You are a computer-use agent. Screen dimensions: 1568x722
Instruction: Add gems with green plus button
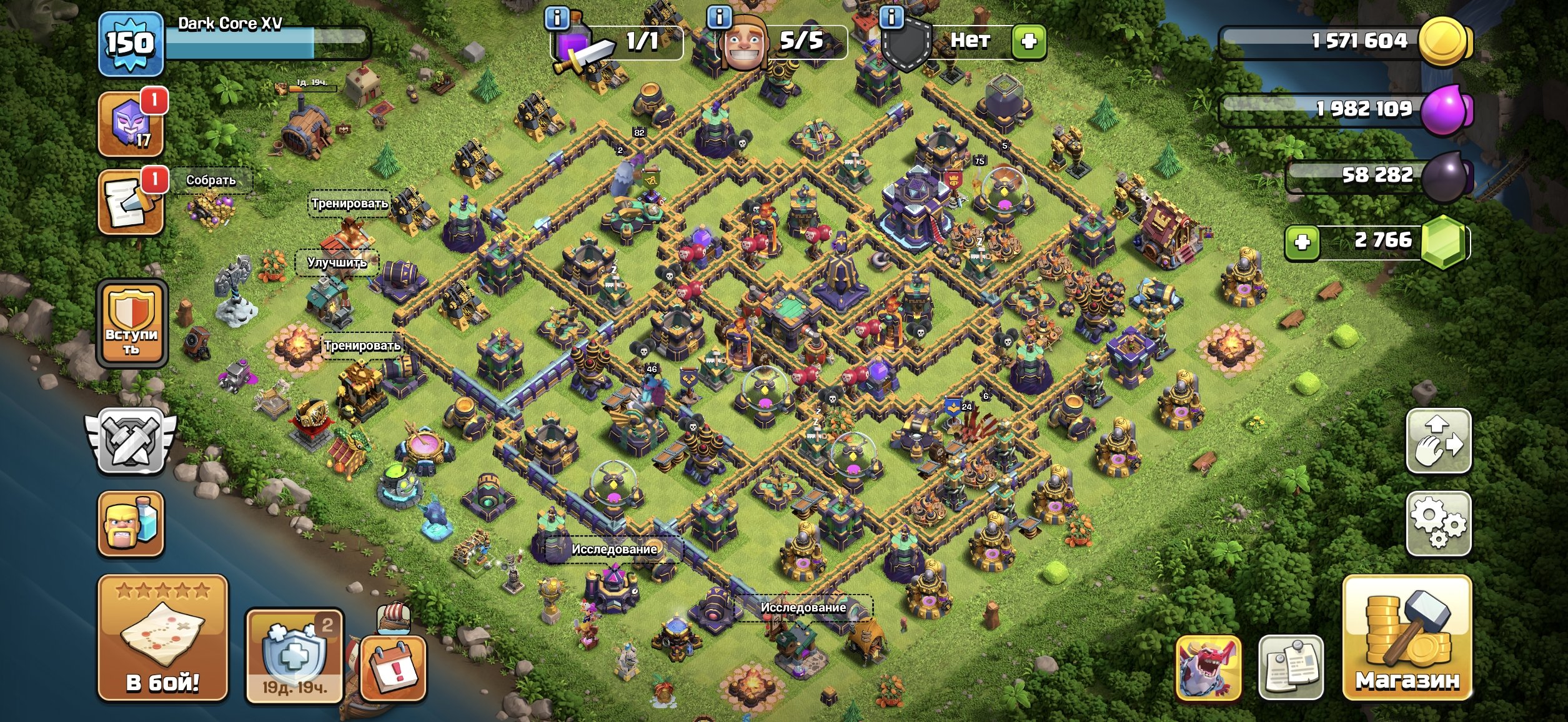tap(1302, 242)
